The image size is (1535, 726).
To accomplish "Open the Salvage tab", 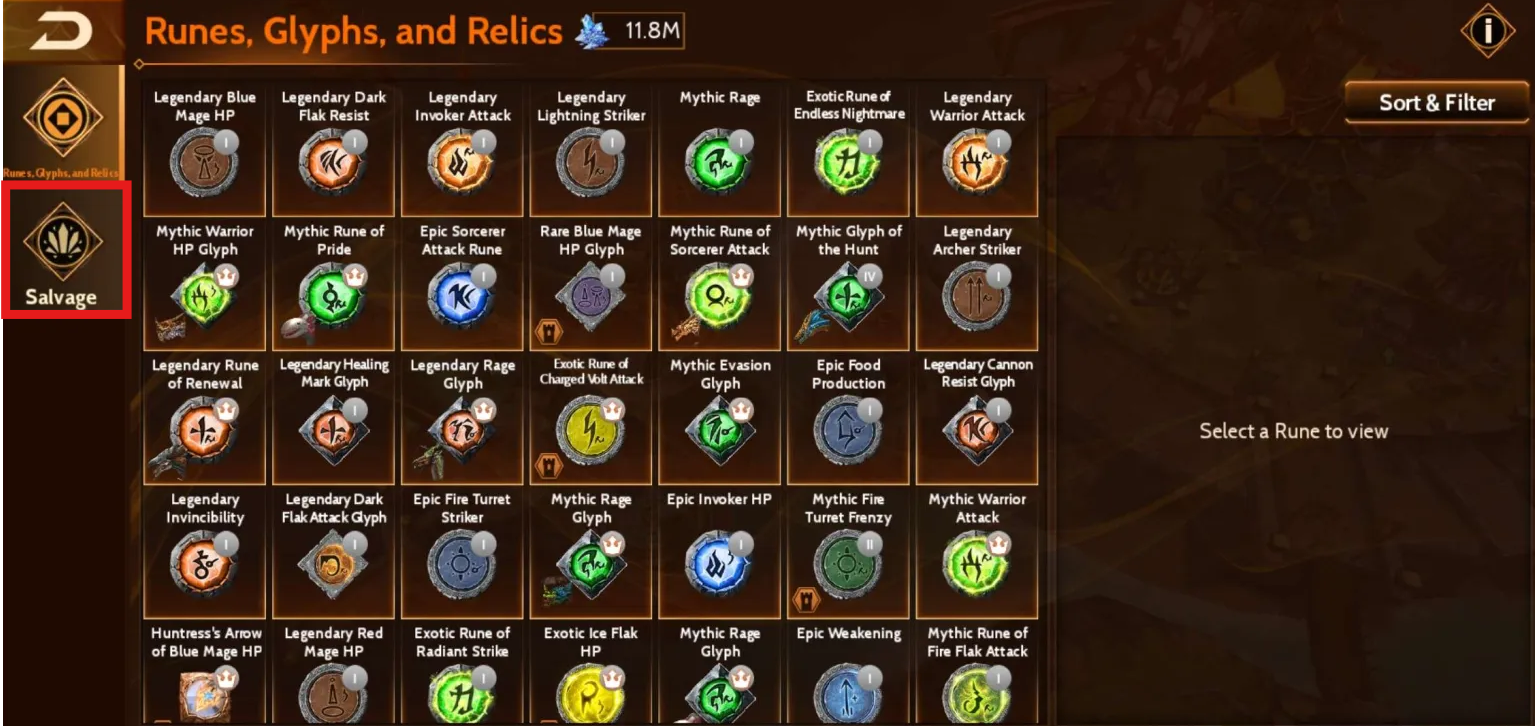I will coord(63,250).
